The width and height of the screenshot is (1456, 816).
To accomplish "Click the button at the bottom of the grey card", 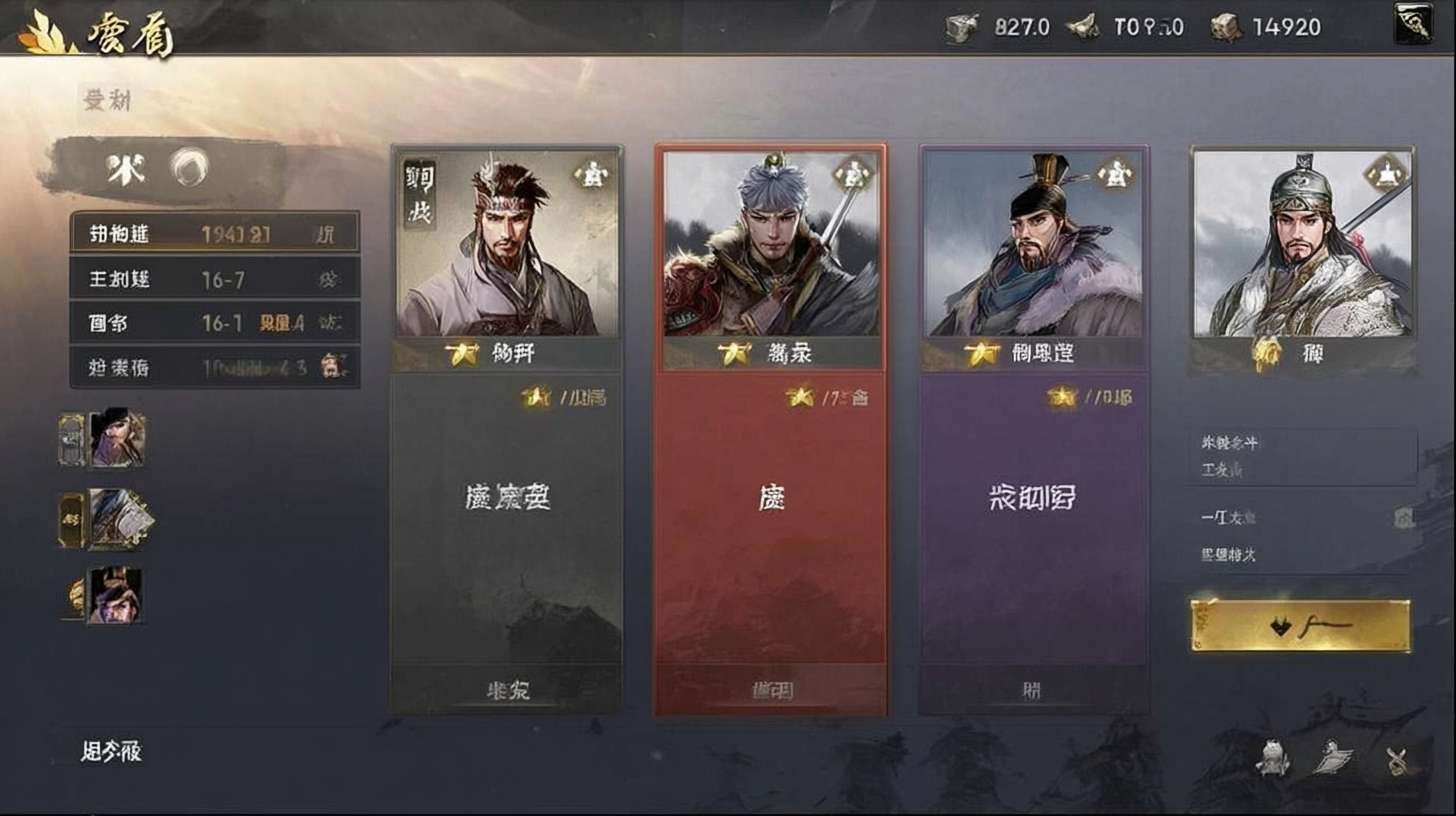I will [506, 690].
